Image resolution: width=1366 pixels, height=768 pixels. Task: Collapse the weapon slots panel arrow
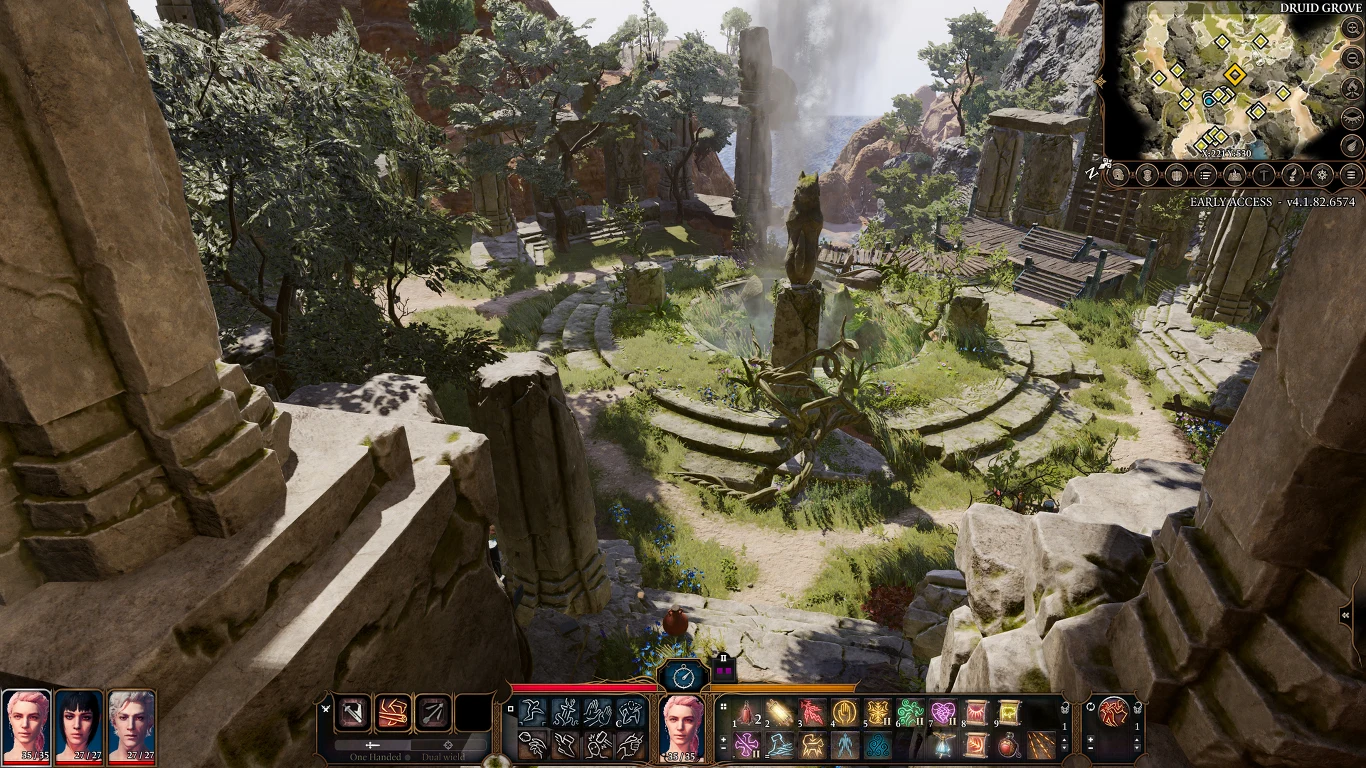[325, 708]
